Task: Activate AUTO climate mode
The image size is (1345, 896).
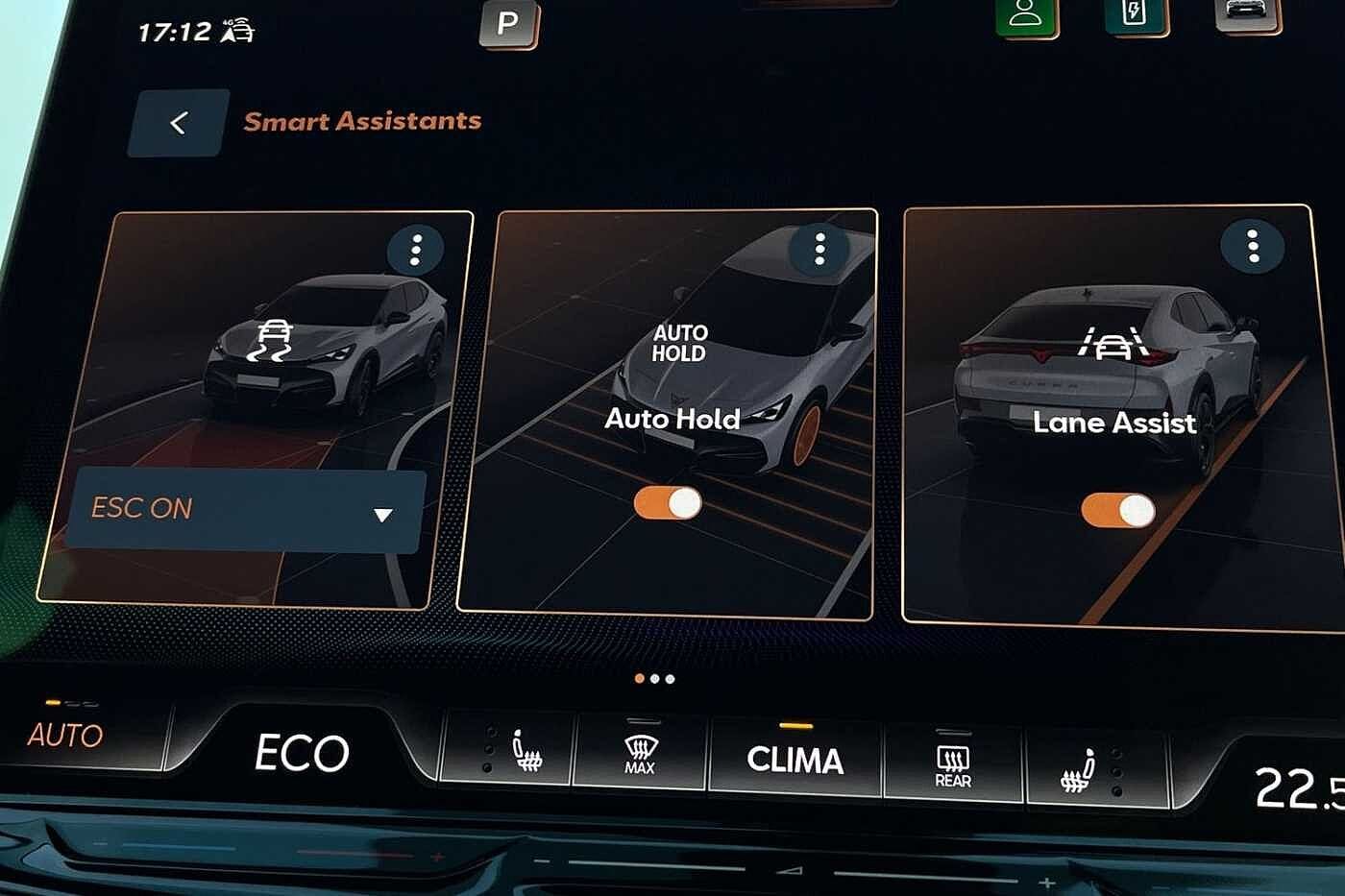Action: [65, 735]
